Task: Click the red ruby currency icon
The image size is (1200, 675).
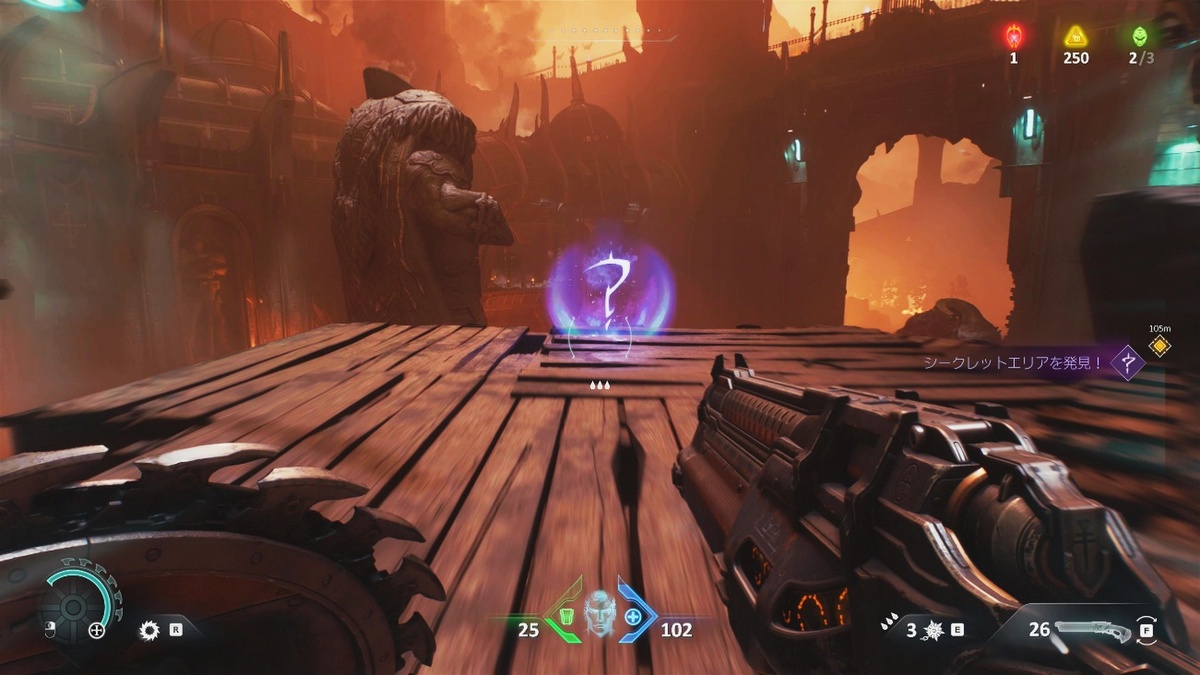Action: click(x=1013, y=37)
